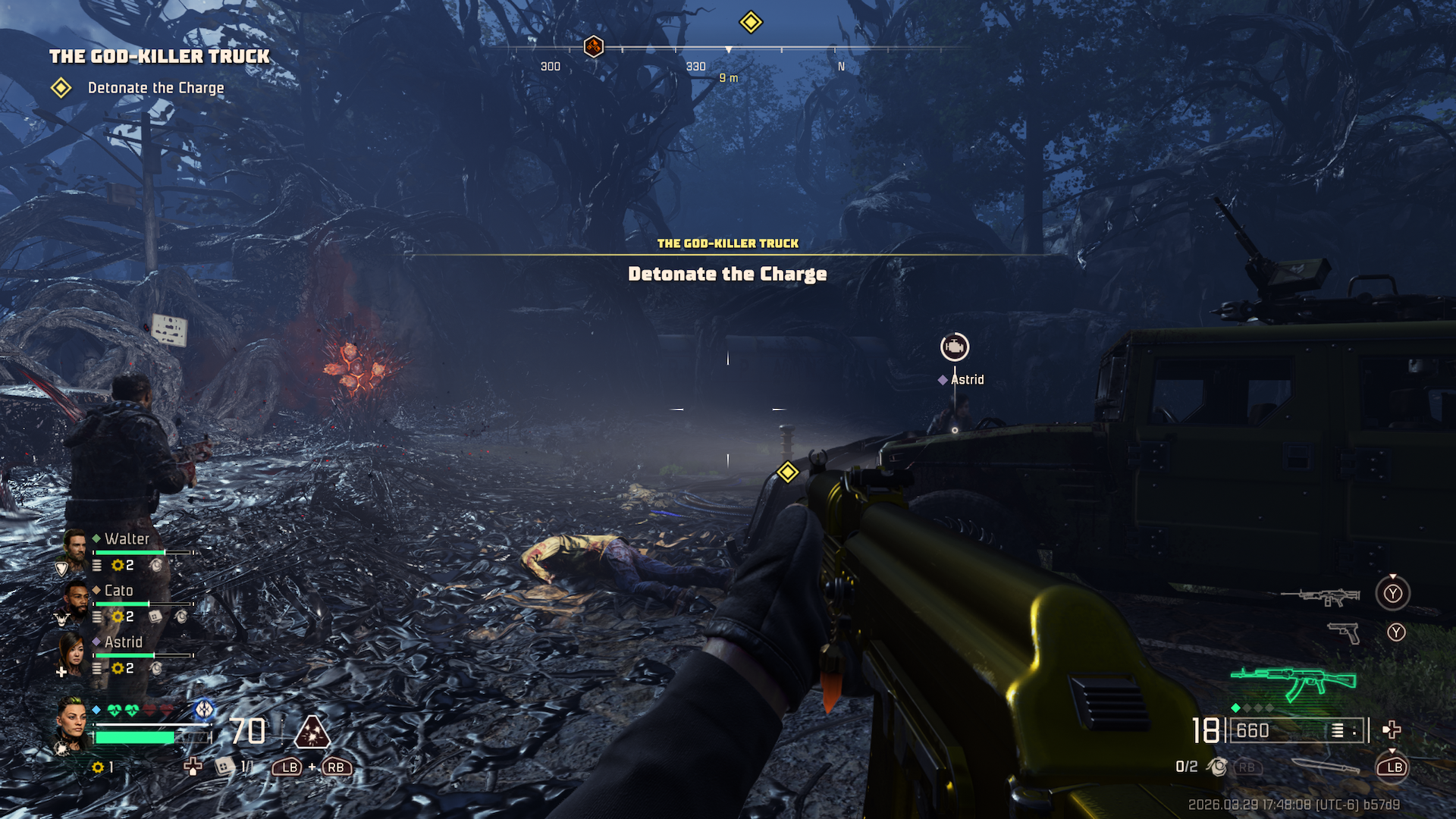Select Walter's teammate portrait
The image size is (1456, 819).
point(74,548)
